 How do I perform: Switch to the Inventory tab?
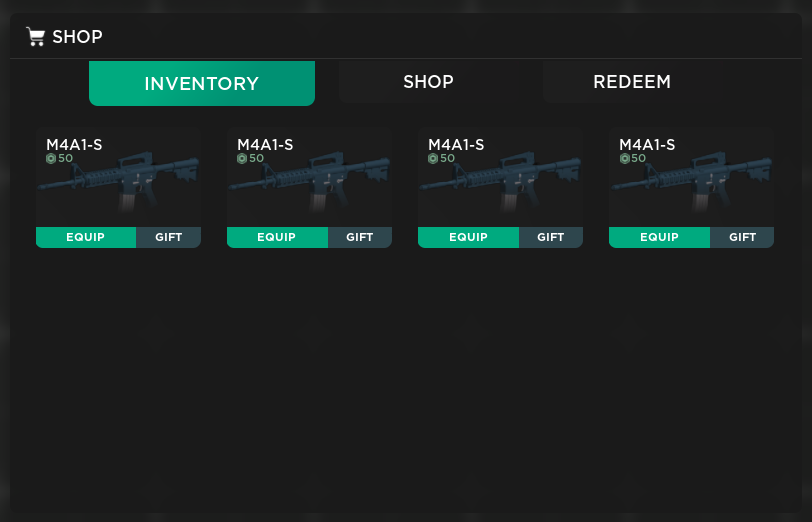[201, 84]
